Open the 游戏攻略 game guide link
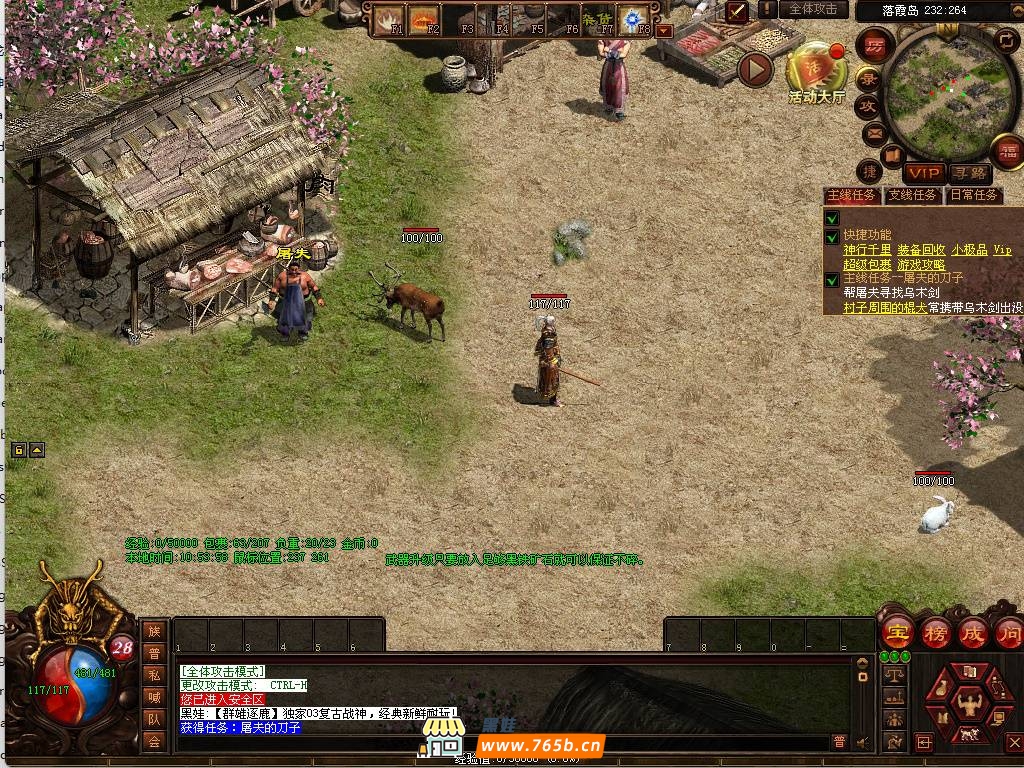 point(921,264)
